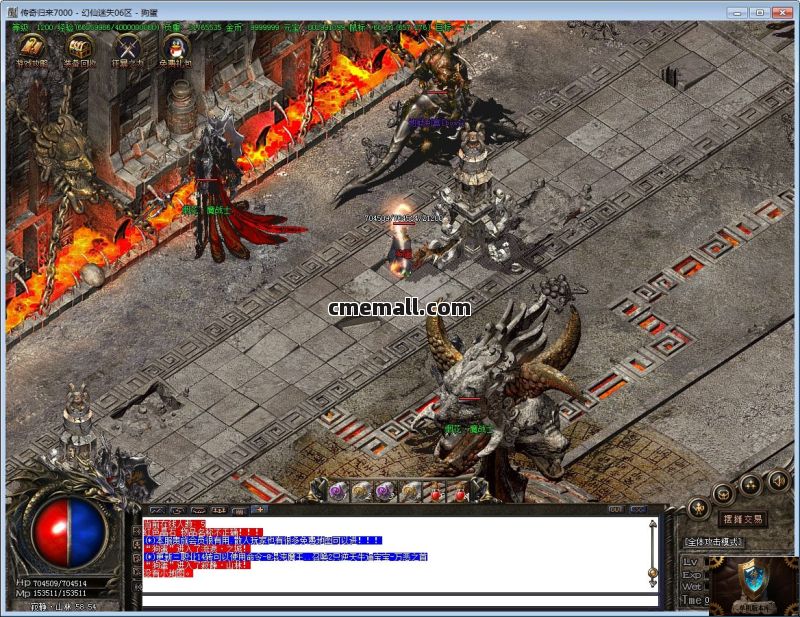800x617 pixels.
Task: Open the 免费礼包 penguin icon
Action: 175,46
